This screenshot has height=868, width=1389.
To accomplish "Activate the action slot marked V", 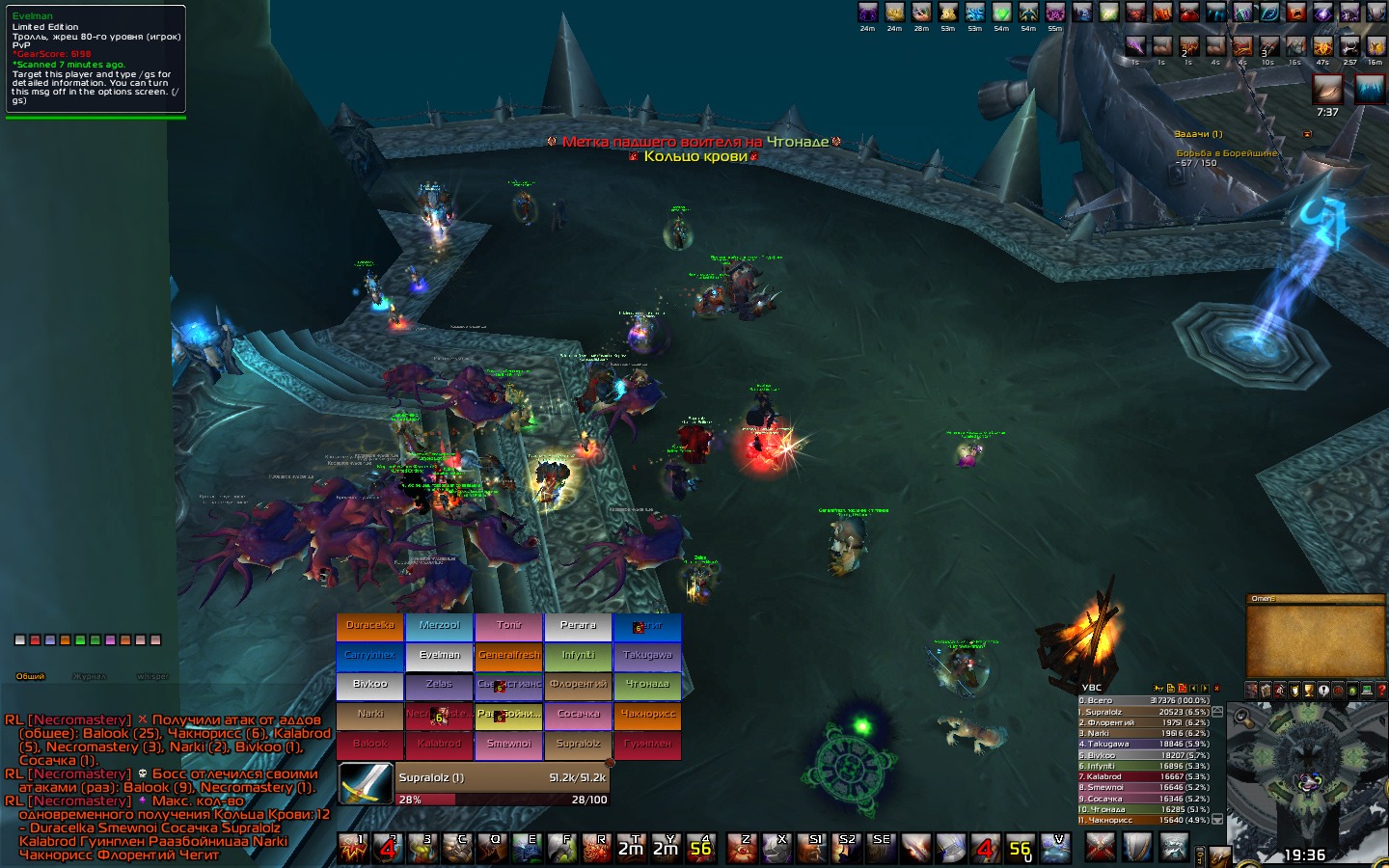I will [1057, 848].
